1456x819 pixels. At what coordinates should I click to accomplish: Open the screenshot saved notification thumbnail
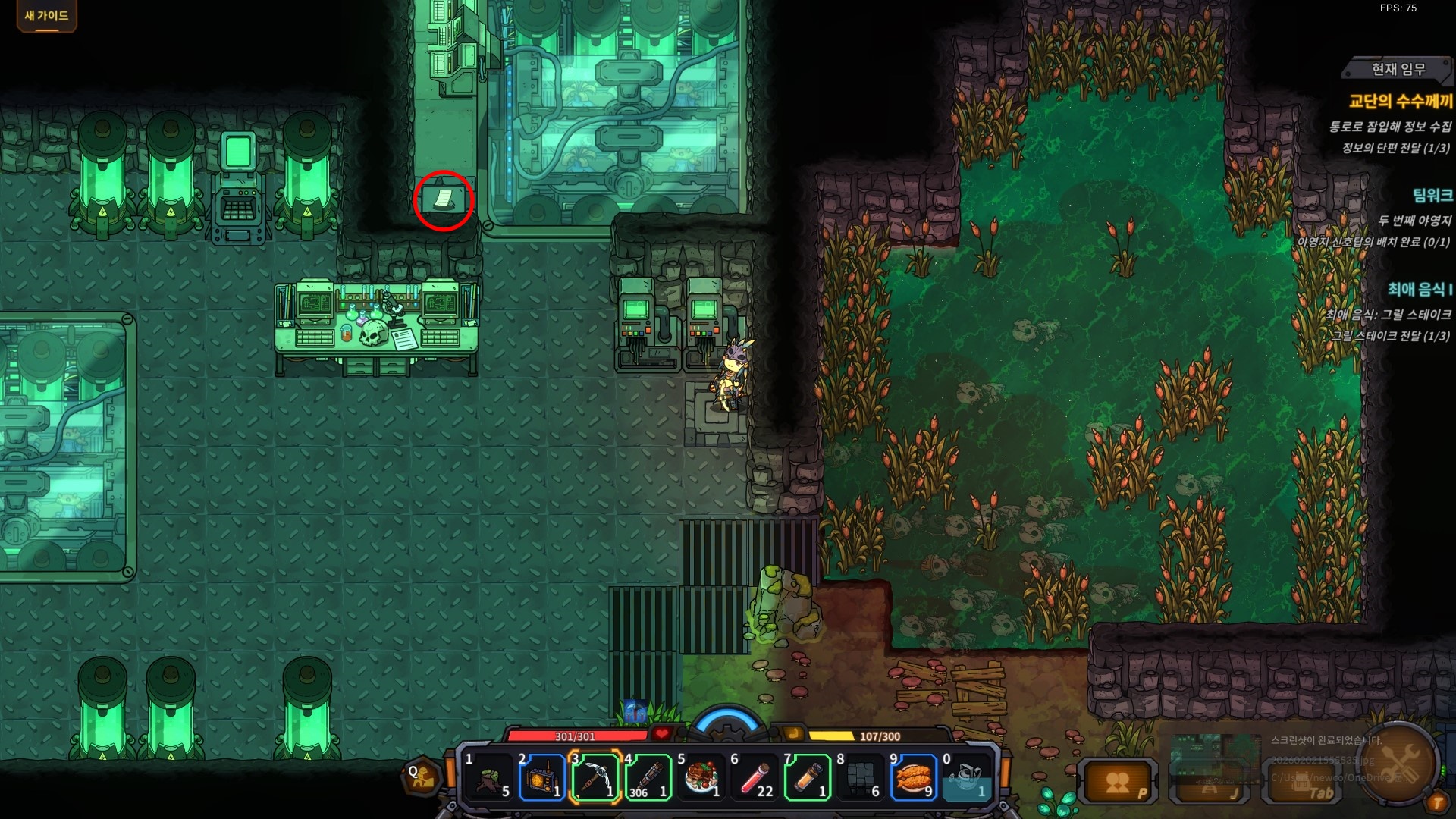point(1216,757)
